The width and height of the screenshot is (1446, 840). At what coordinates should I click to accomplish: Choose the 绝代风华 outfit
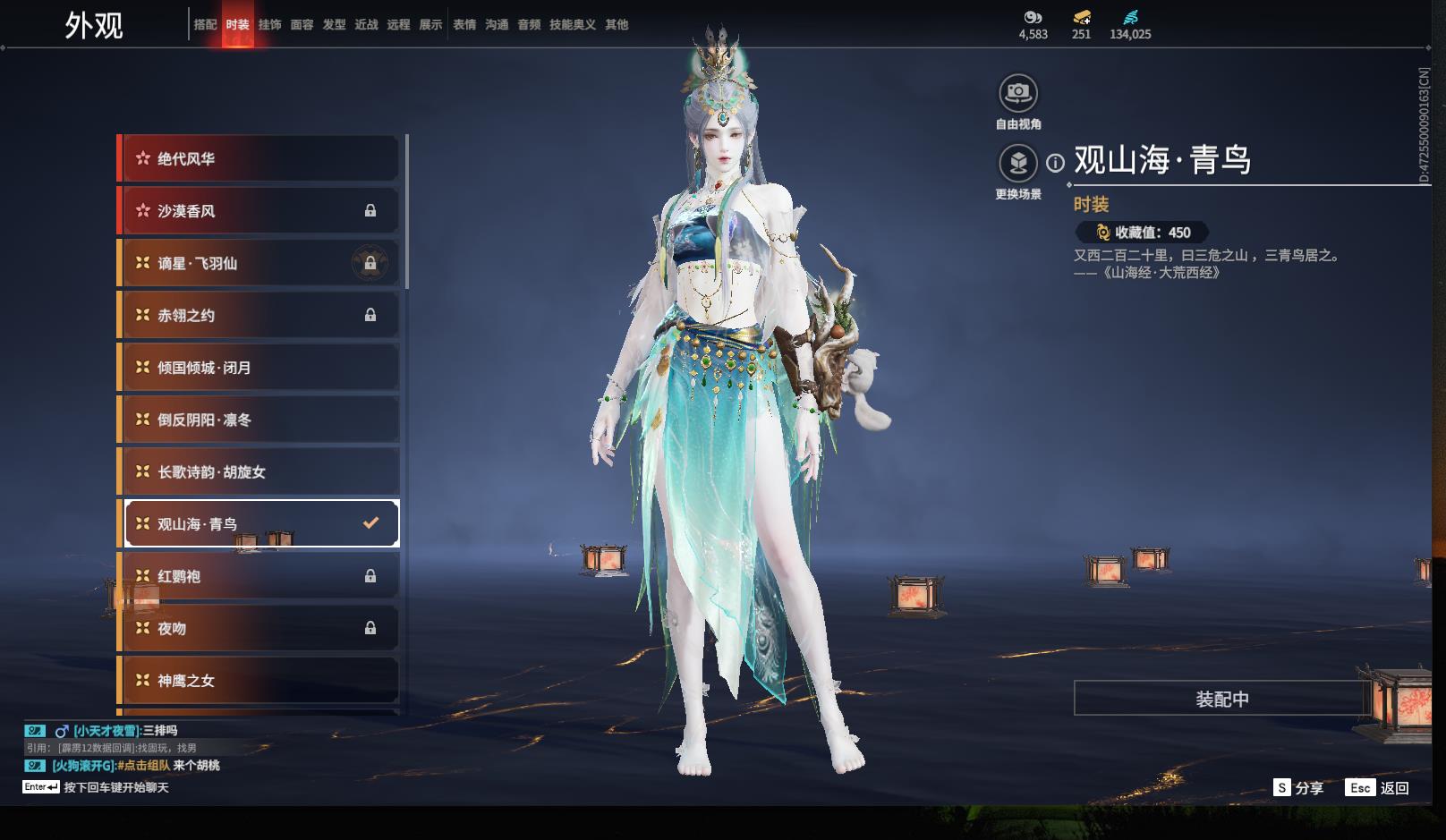point(259,159)
